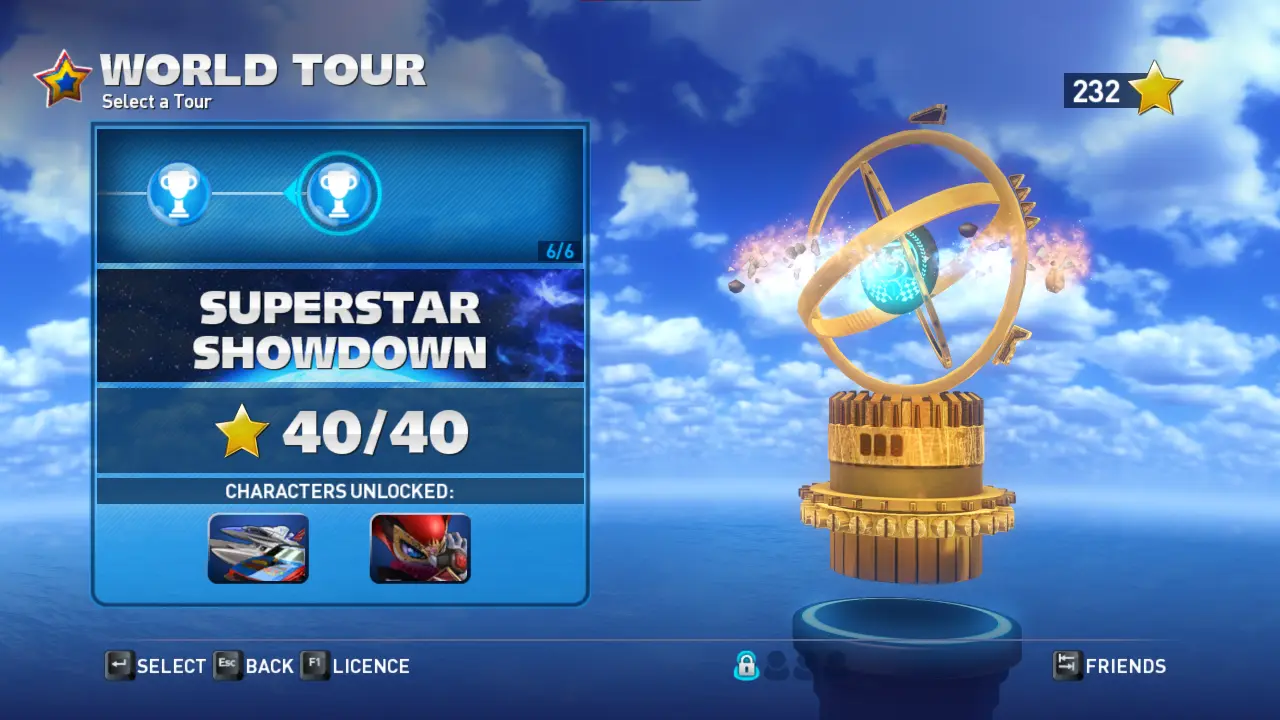
Task: View the unlocked red-helmet character thumbnail
Action: 420,548
